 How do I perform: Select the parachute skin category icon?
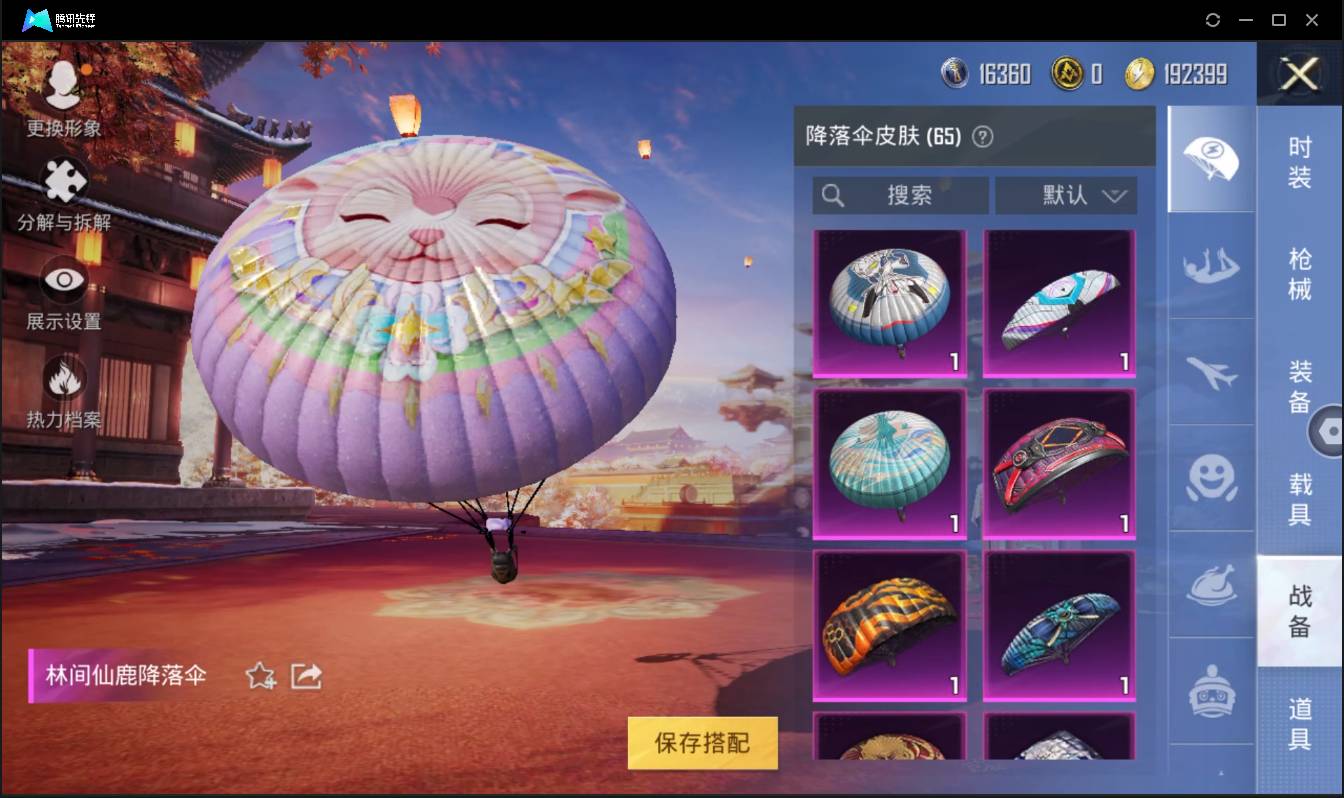[x=1211, y=160]
